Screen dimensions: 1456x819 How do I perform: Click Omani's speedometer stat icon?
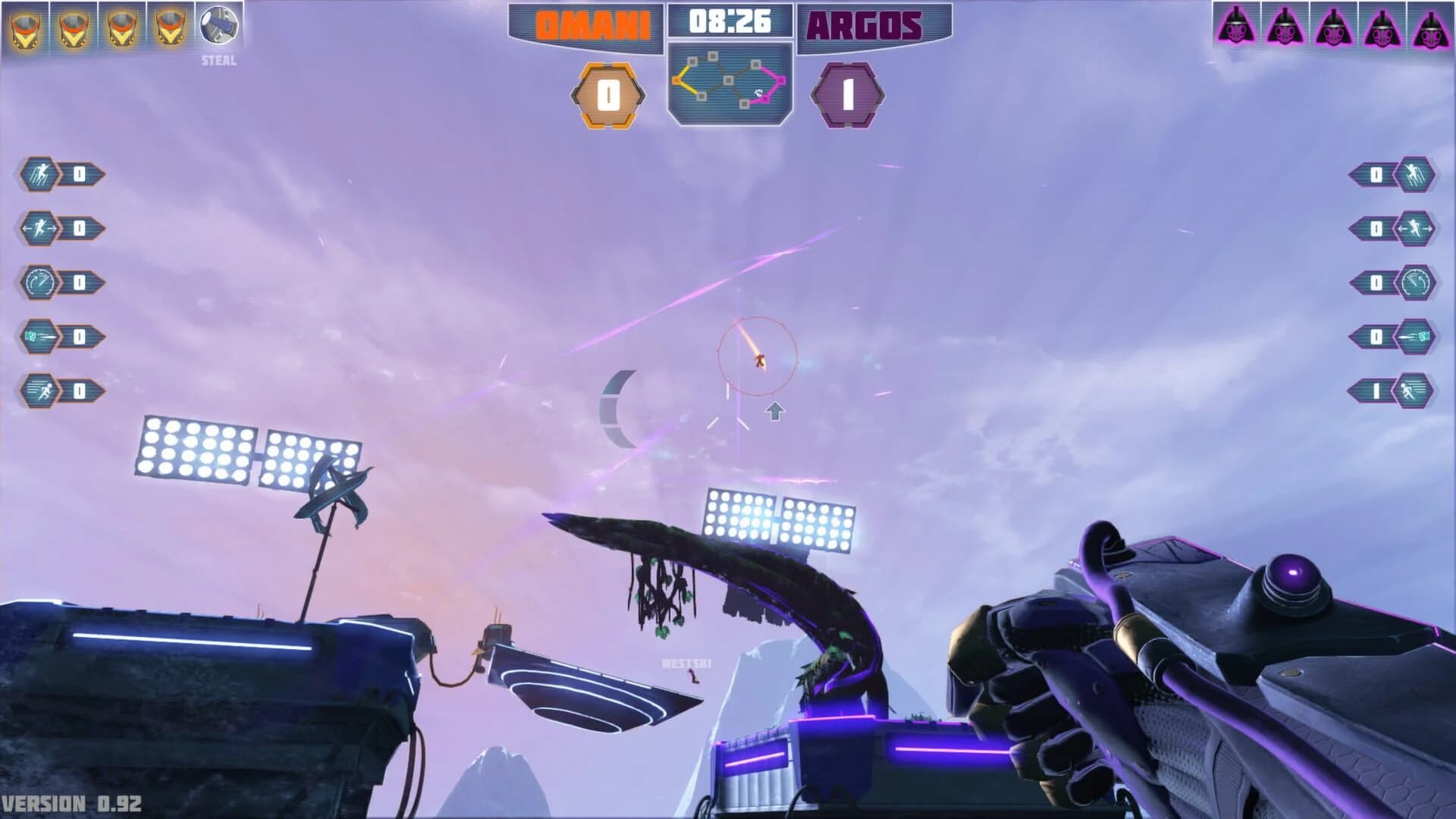click(41, 282)
